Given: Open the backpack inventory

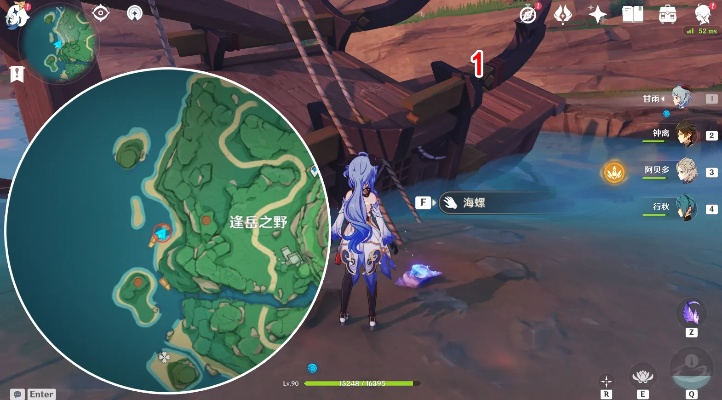Looking at the screenshot, I should click(667, 14).
